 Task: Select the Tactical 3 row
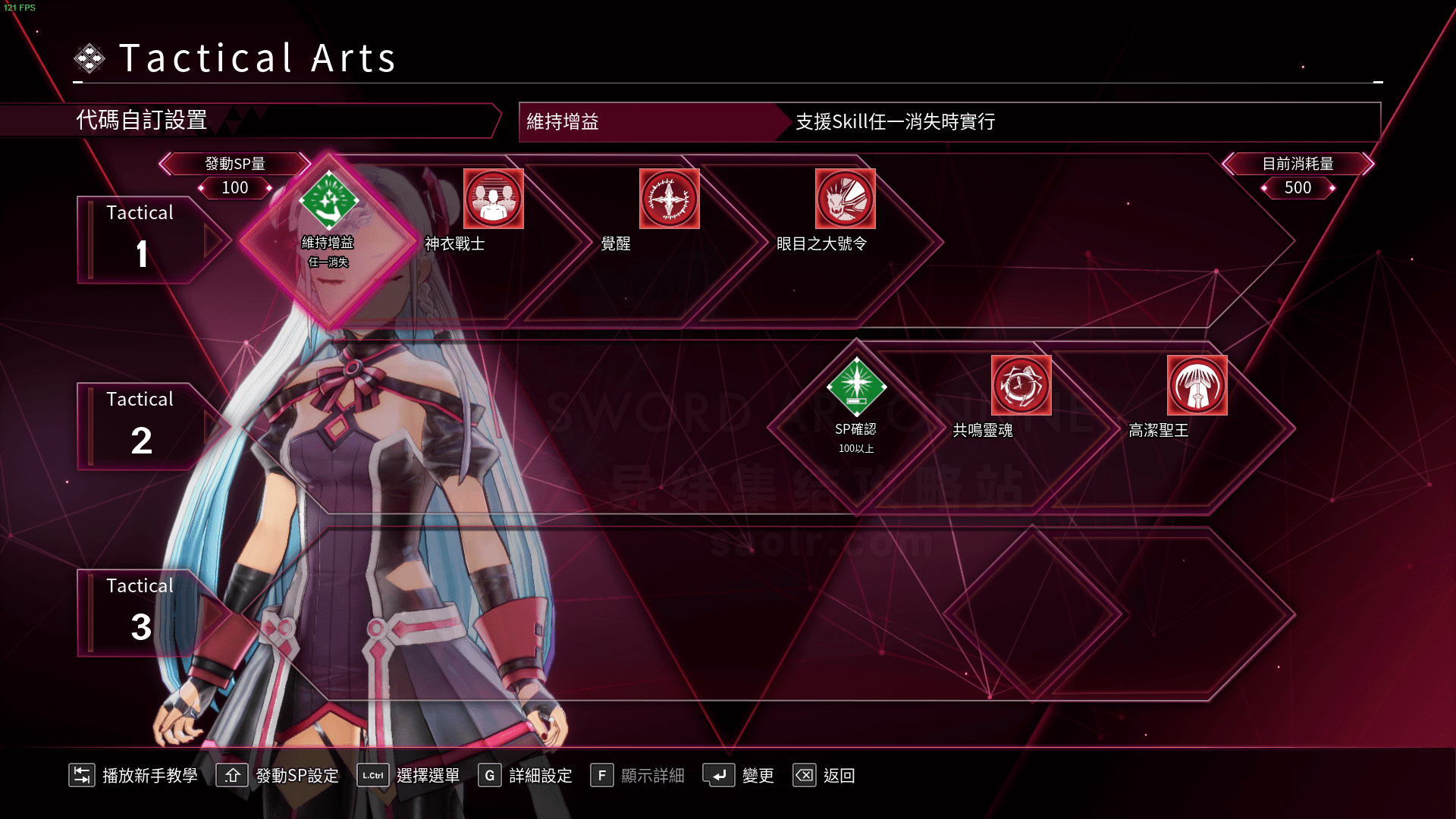point(141,613)
